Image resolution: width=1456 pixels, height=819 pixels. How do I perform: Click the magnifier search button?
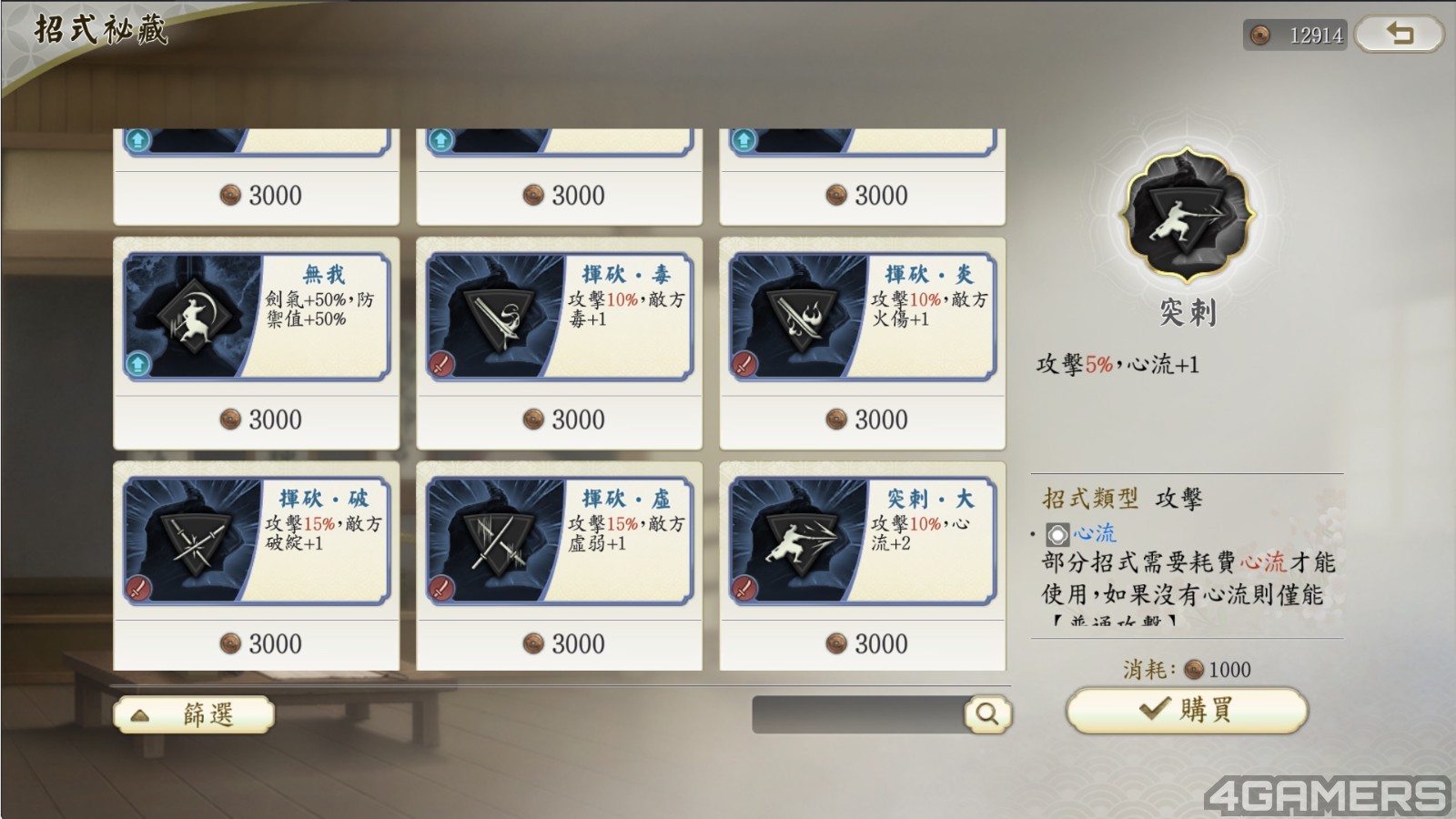[x=987, y=714]
